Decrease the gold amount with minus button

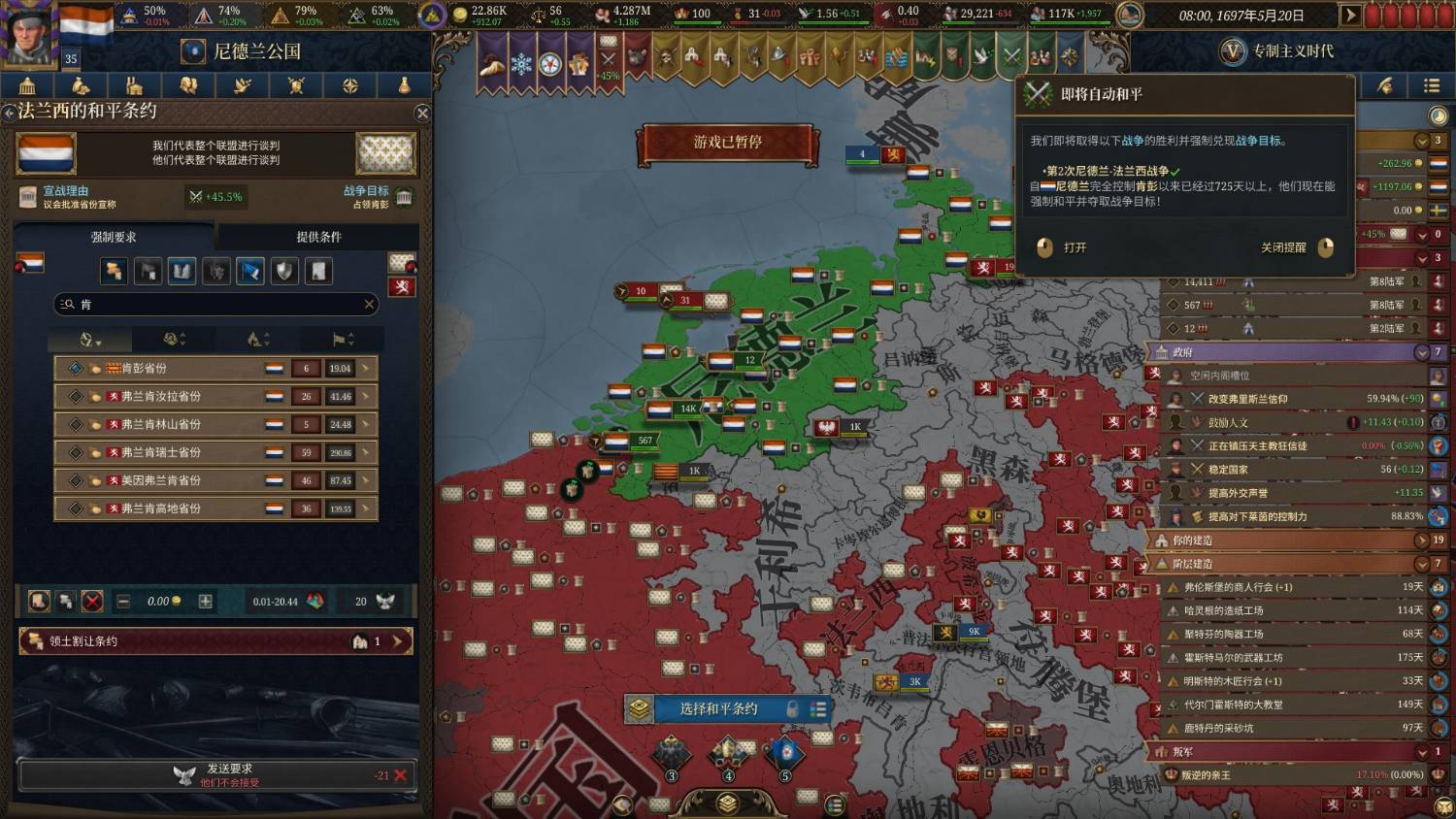[123, 602]
